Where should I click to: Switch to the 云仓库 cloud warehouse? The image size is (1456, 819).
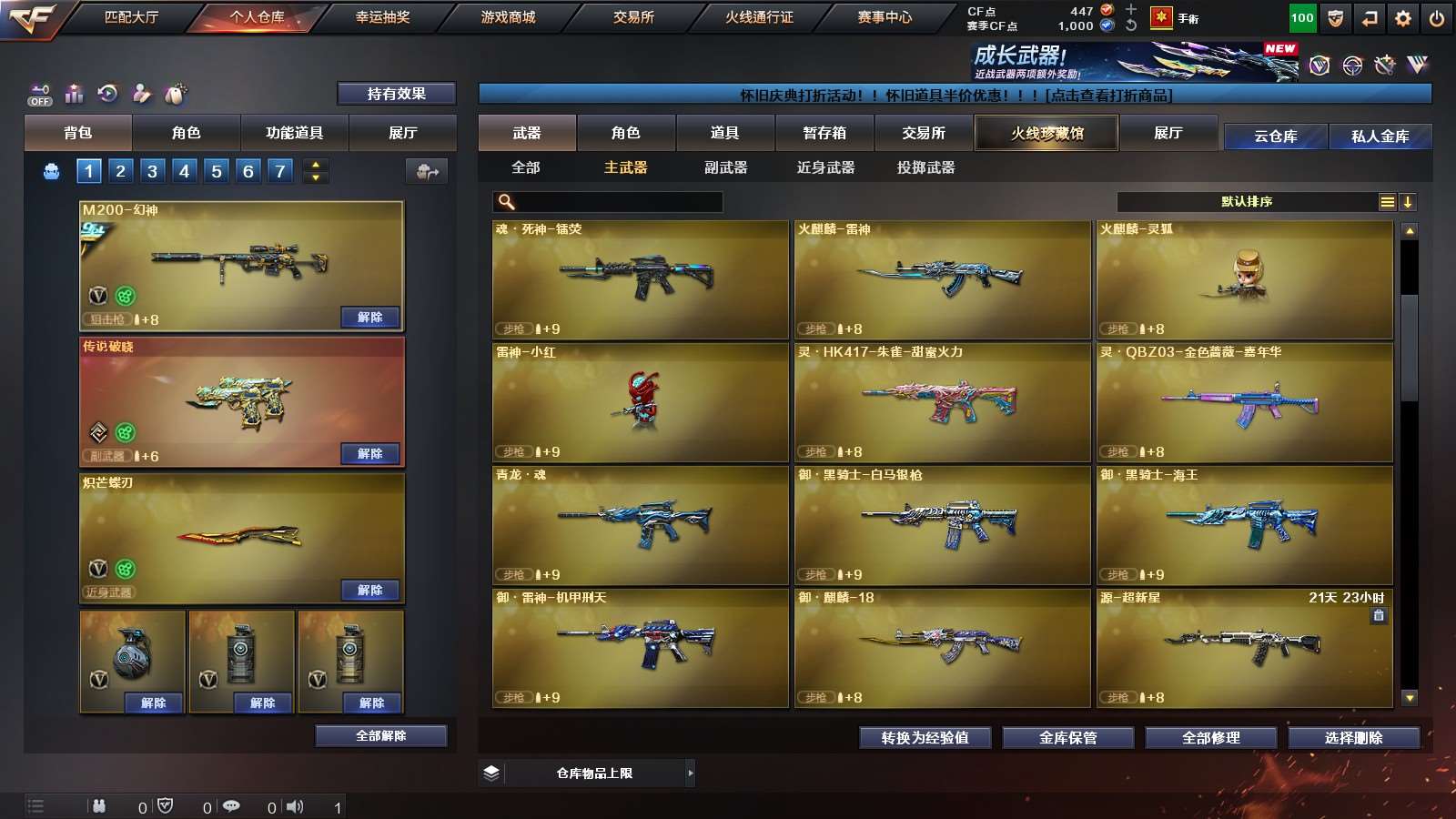pyautogui.click(x=1275, y=136)
